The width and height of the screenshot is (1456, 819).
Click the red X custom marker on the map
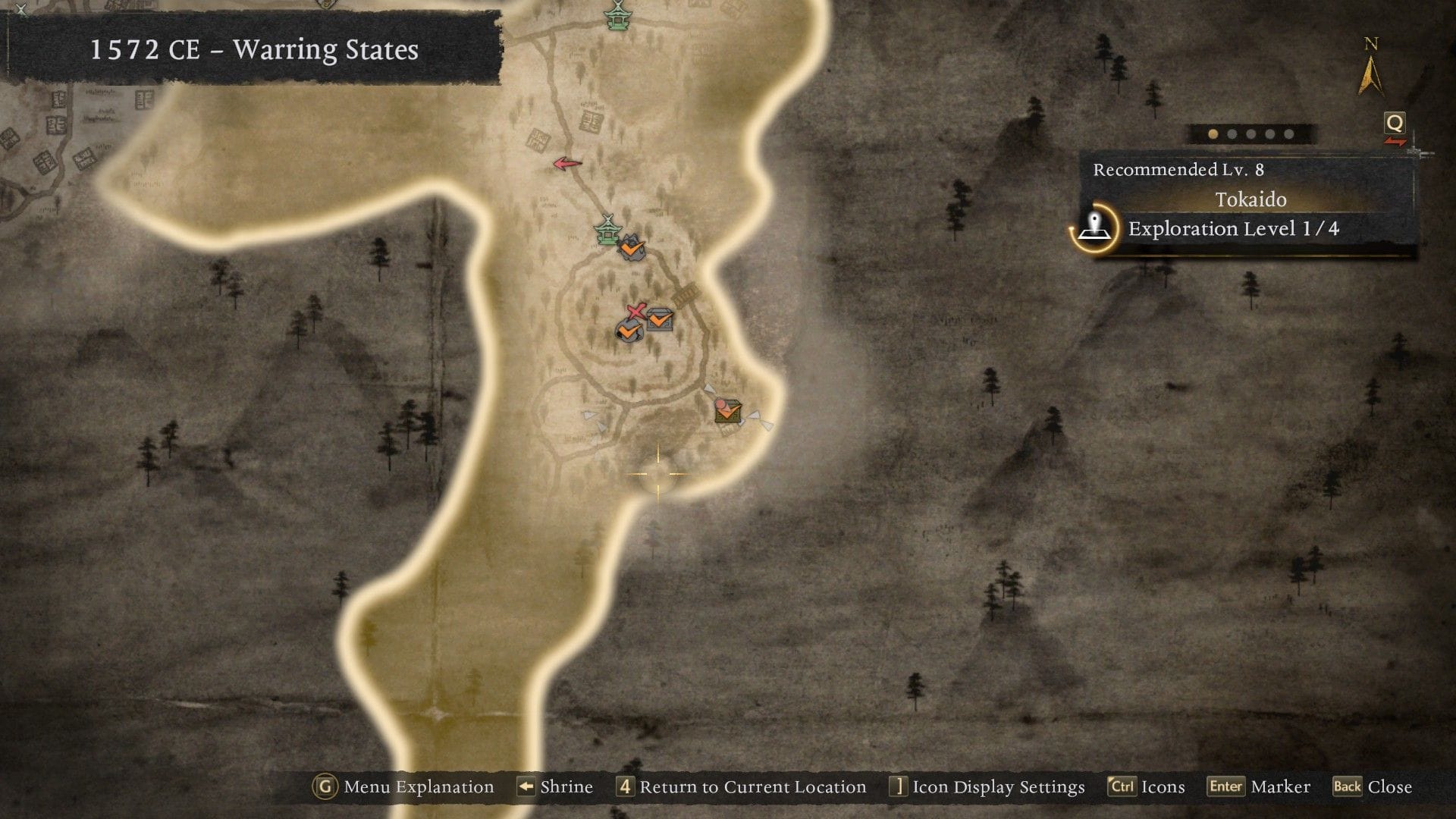[x=635, y=311]
